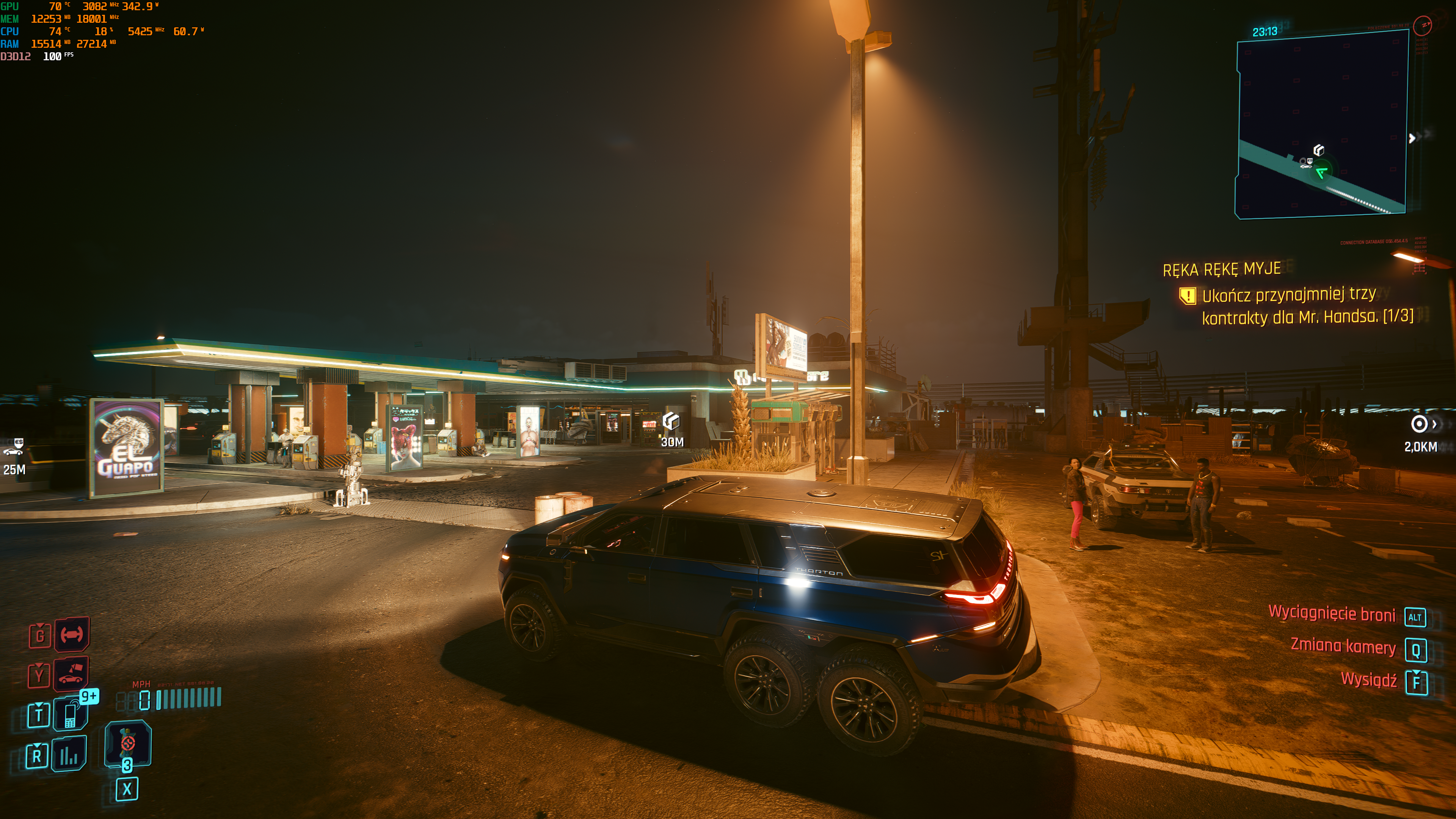The height and width of the screenshot is (819, 1456).
Task: Open the minimap
Action: pyautogui.click(x=1321, y=124)
